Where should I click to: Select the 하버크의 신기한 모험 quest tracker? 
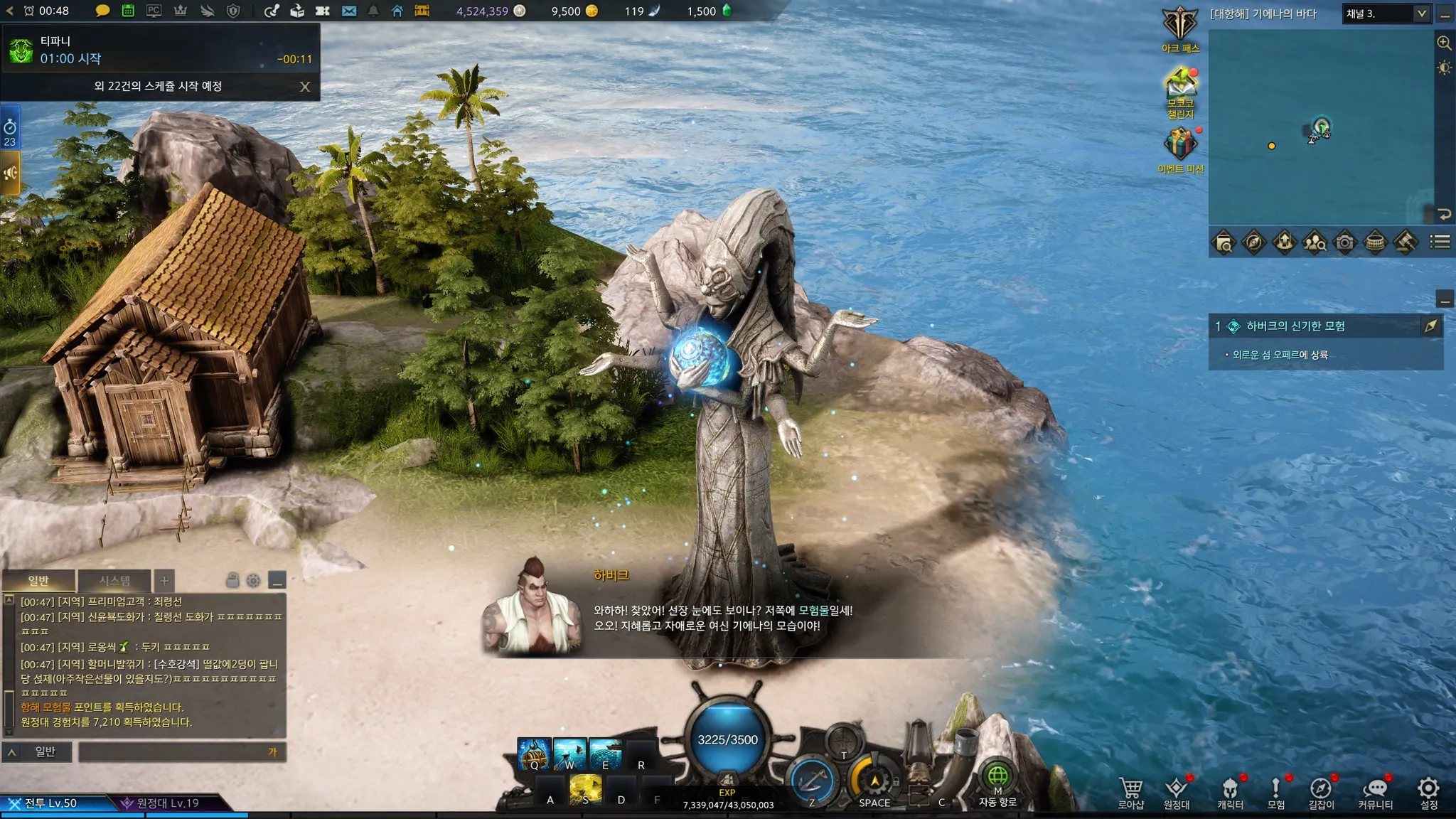coord(1295,326)
